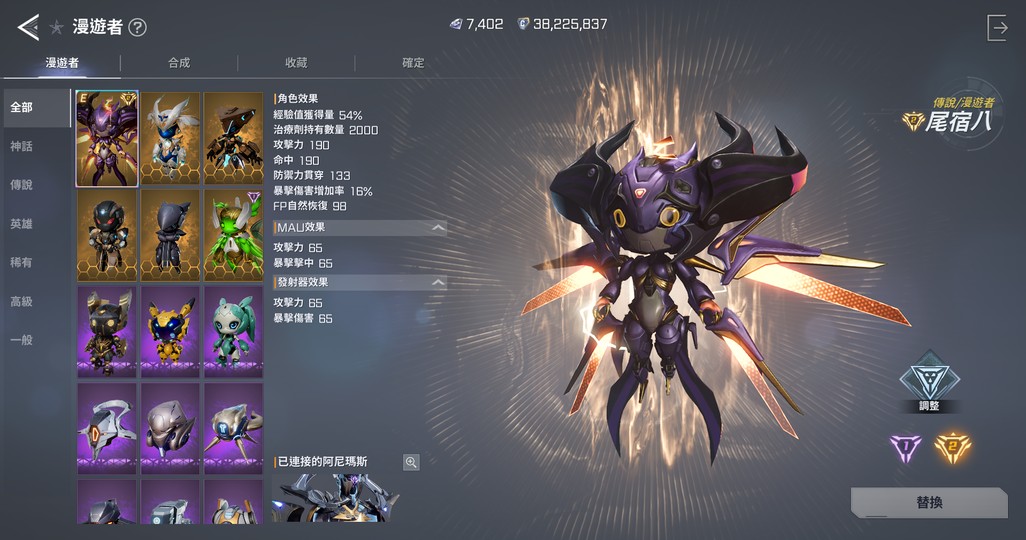This screenshot has width=1026, height=540.
Task: Filter by 傳說 rarity
Action: click(x=22, y=185)
